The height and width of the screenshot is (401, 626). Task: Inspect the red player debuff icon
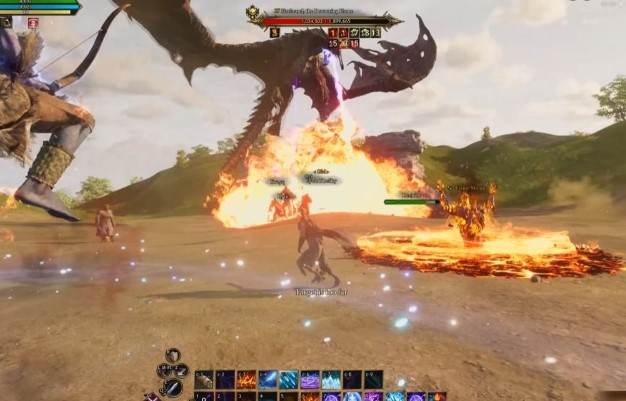coord(33,22)
